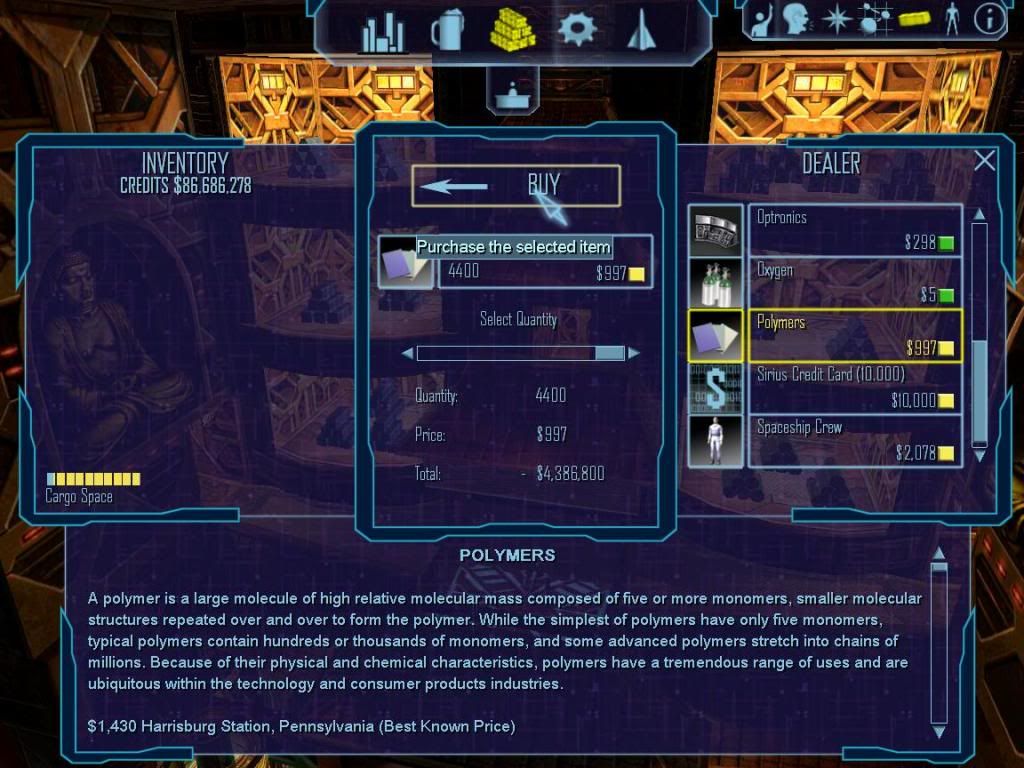The width and height of the screenshot is (1024, 768).
Task: Open the bar via beer mug icon
Action: point(446,31)
